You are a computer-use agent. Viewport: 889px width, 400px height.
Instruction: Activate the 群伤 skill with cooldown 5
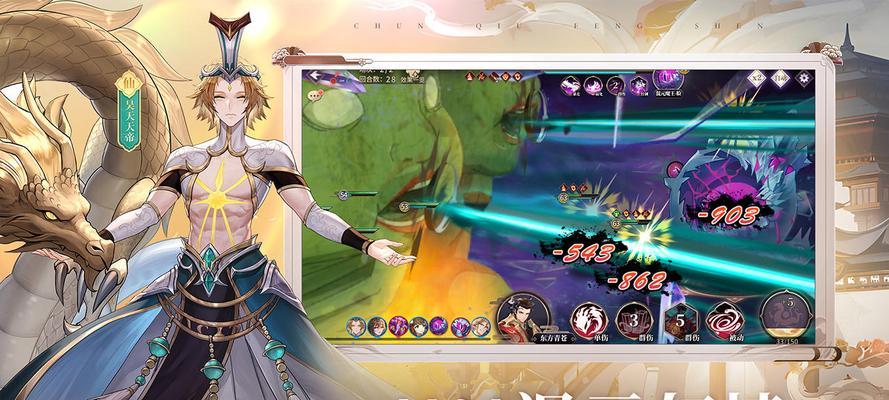[677, 319]
